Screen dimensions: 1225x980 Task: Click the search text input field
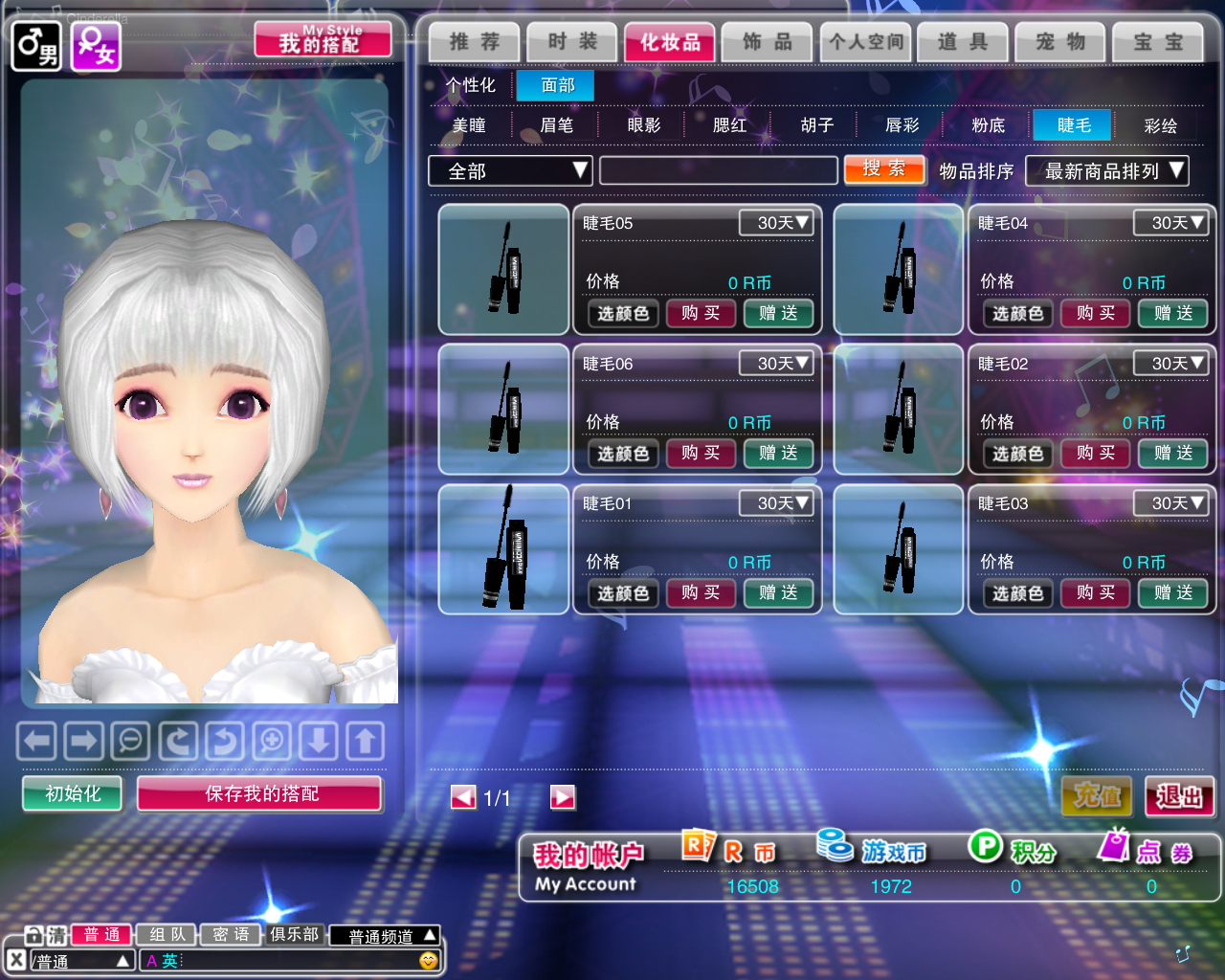pos(718,171)
